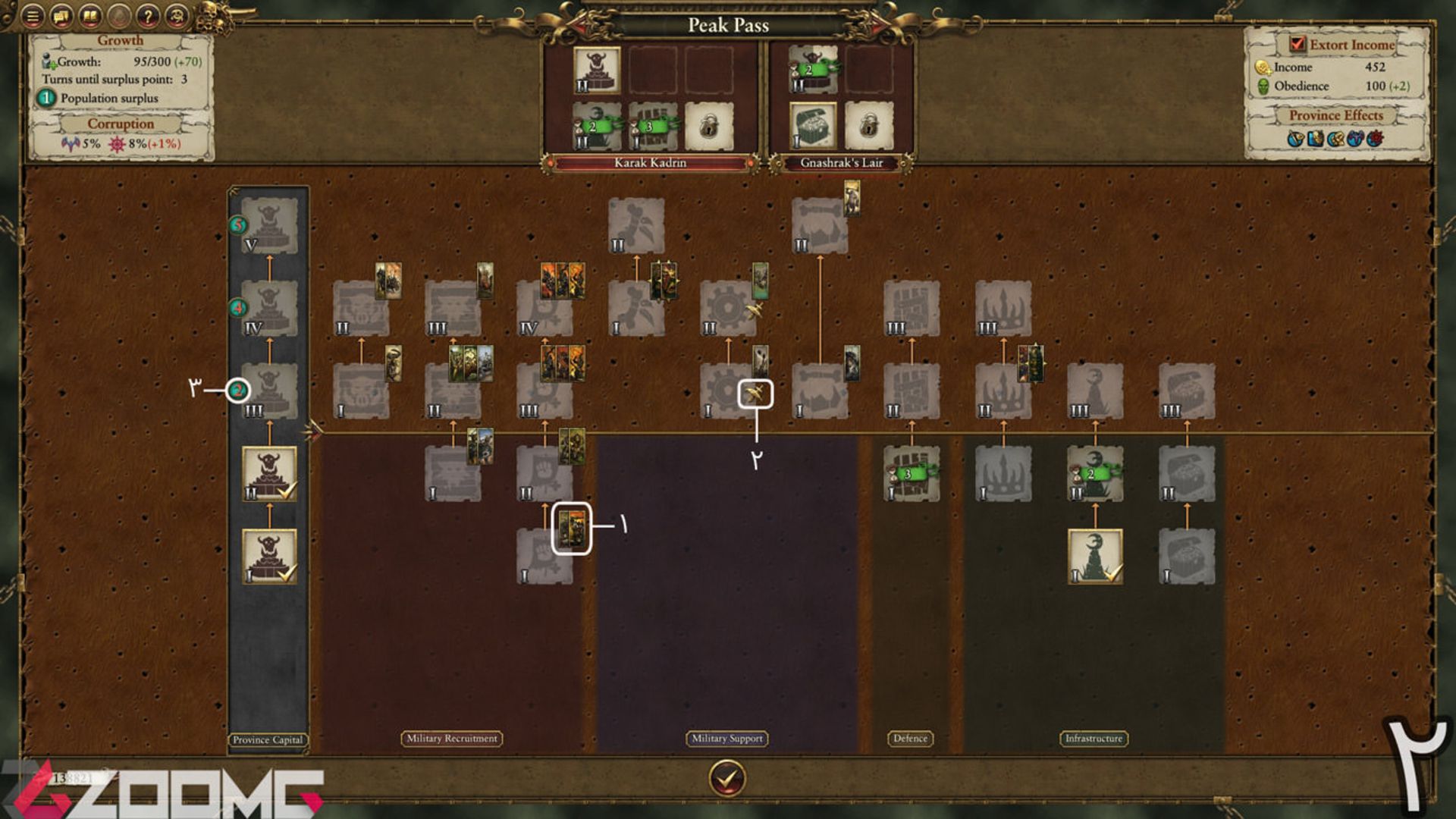The image size is (1456, 819).
Task: Toggle the Extort Income checkbox
Action: click(1298, 44)
